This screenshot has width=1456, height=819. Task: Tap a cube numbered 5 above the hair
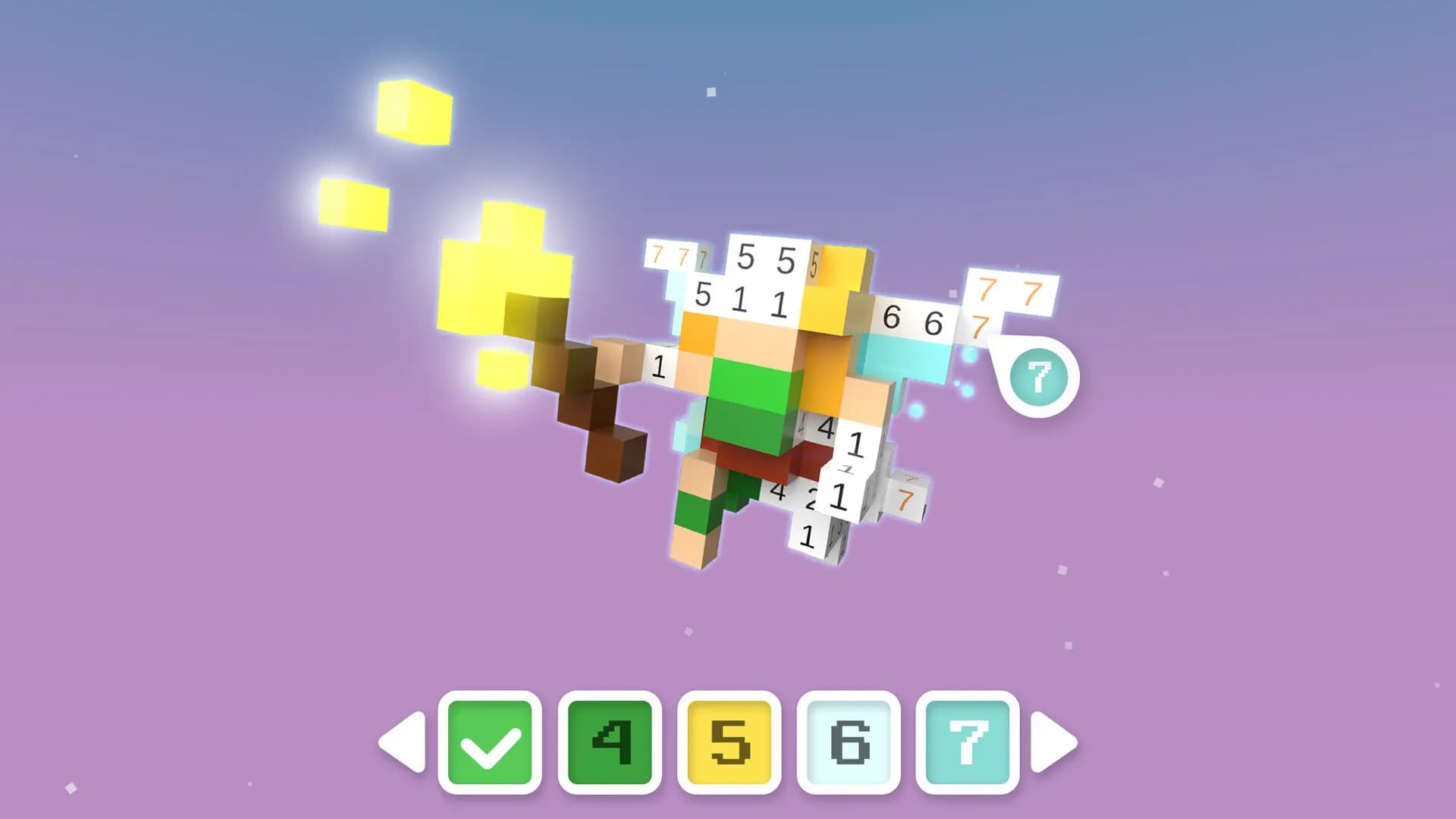tap(747, 256)
